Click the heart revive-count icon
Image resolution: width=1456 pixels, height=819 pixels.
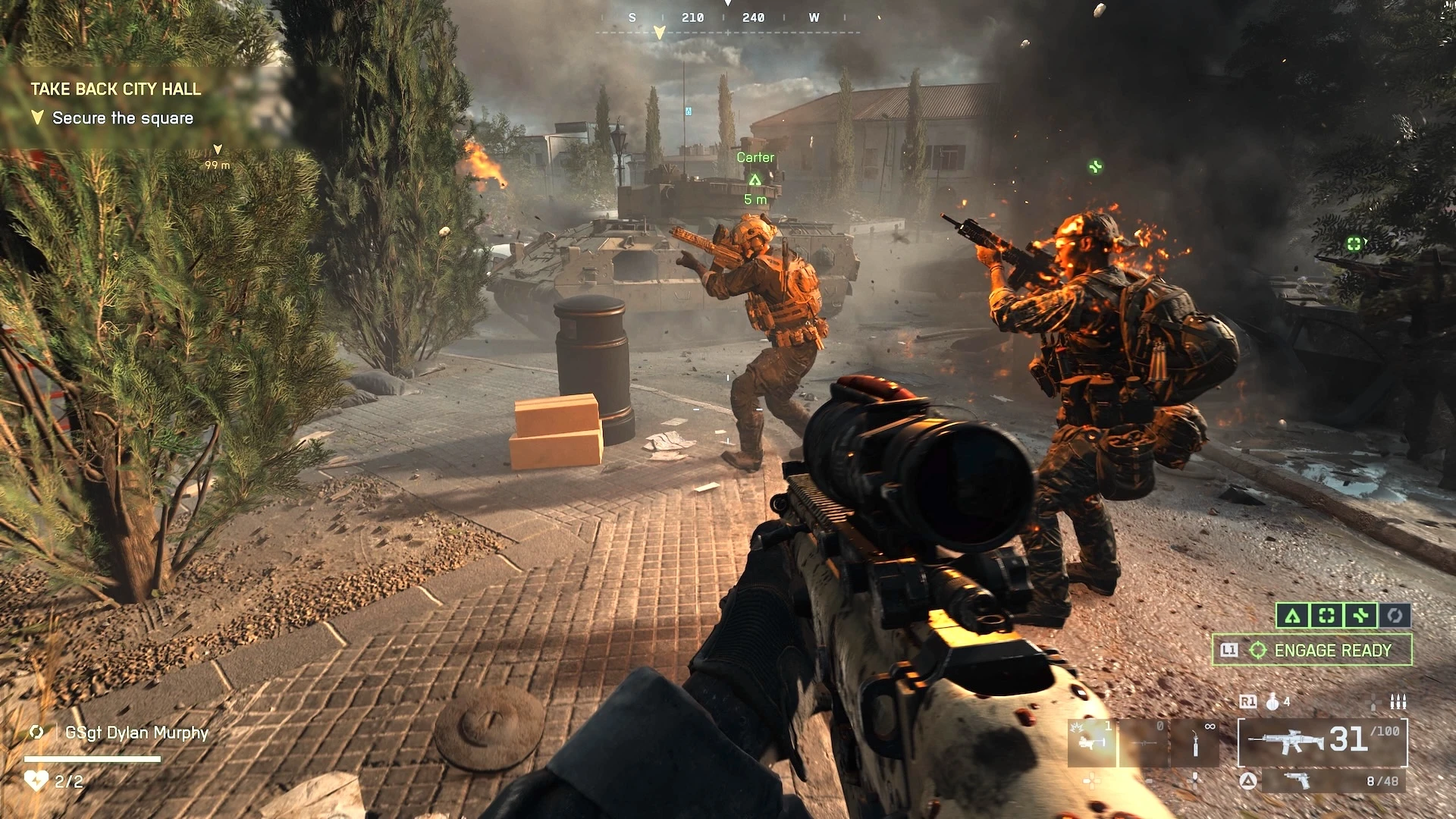(36, 780)
